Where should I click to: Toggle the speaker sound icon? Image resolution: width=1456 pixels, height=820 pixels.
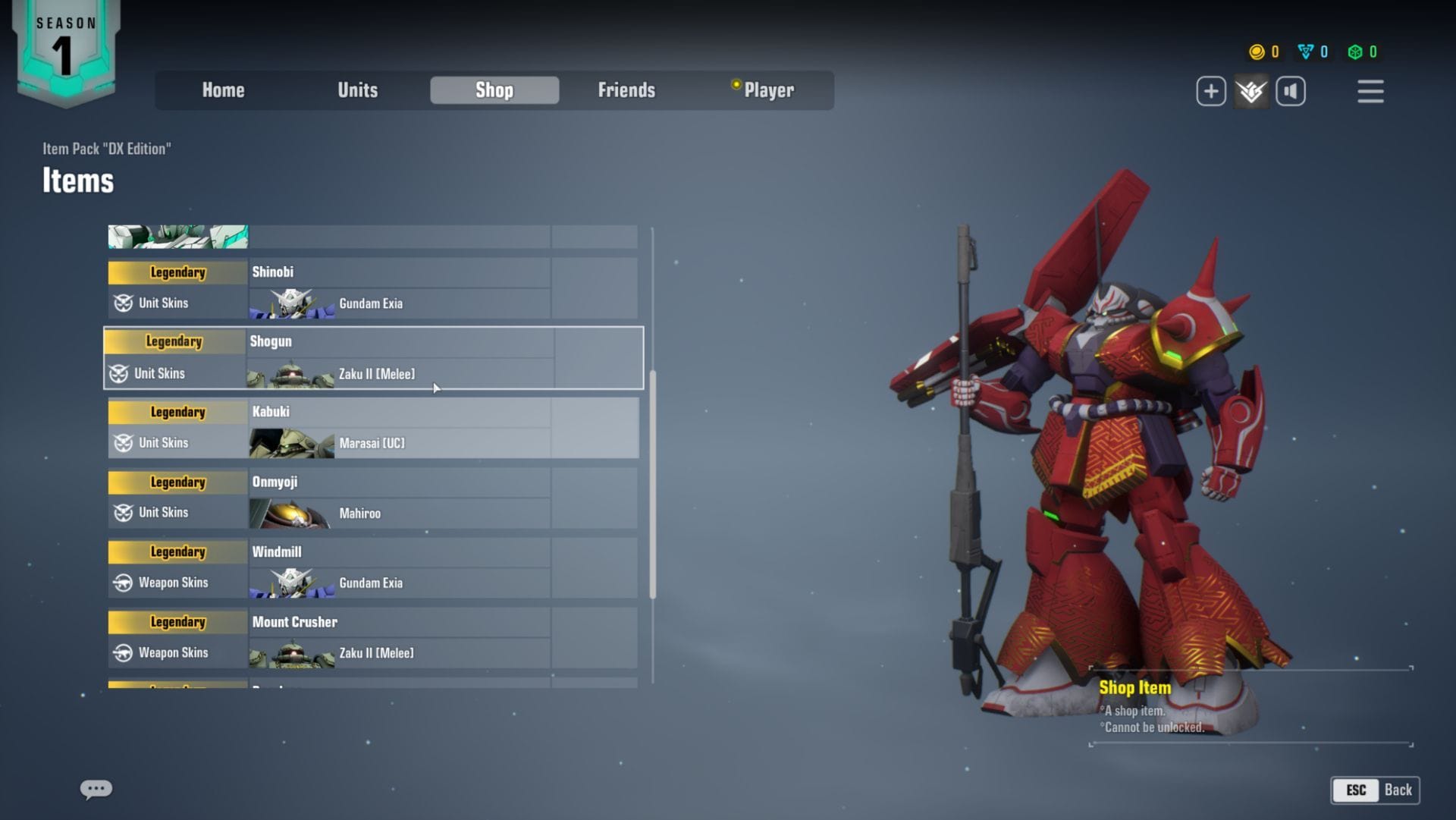click(x=1291, y=92)
